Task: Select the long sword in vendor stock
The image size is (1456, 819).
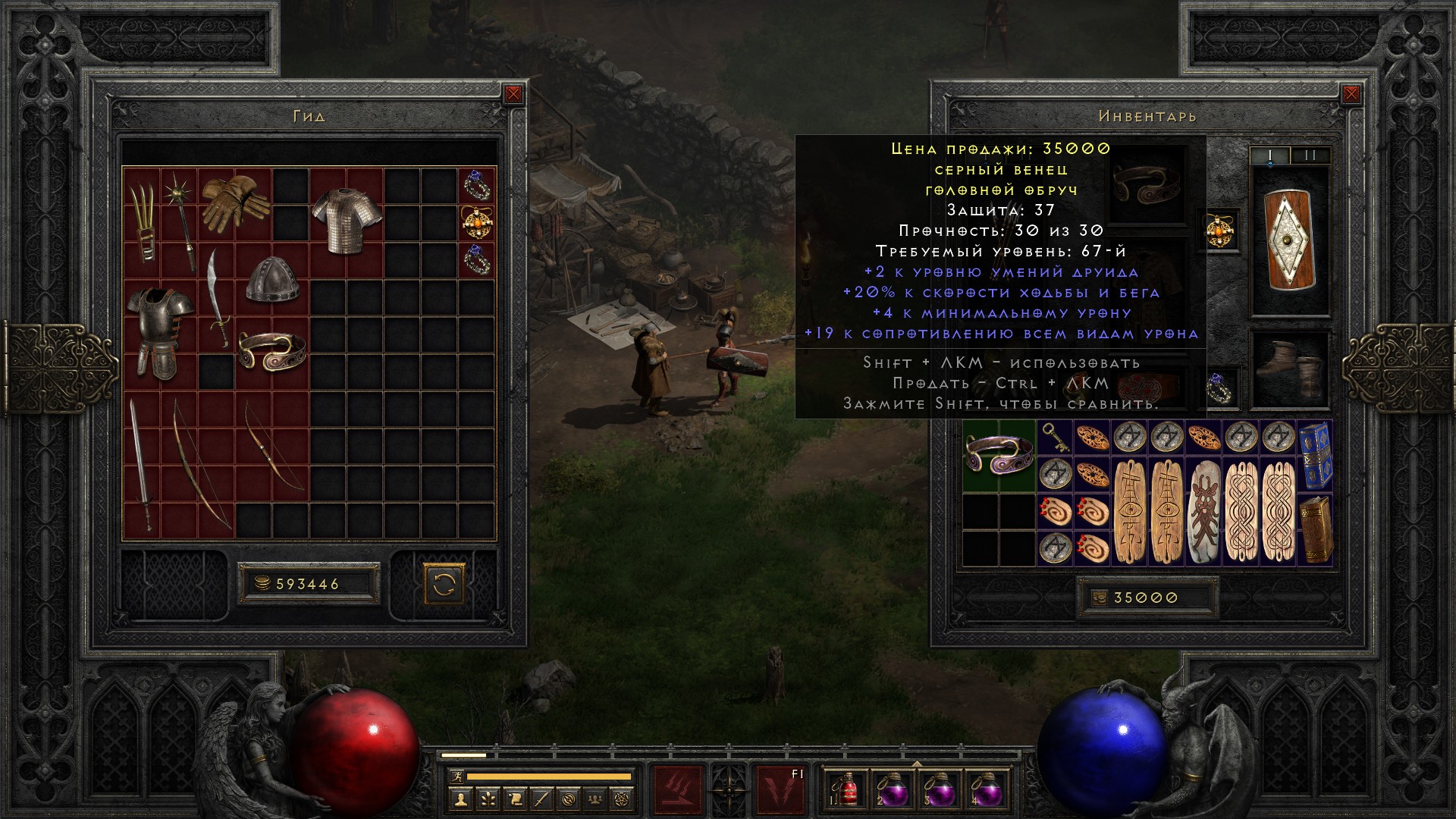Action: coord(141,463)
